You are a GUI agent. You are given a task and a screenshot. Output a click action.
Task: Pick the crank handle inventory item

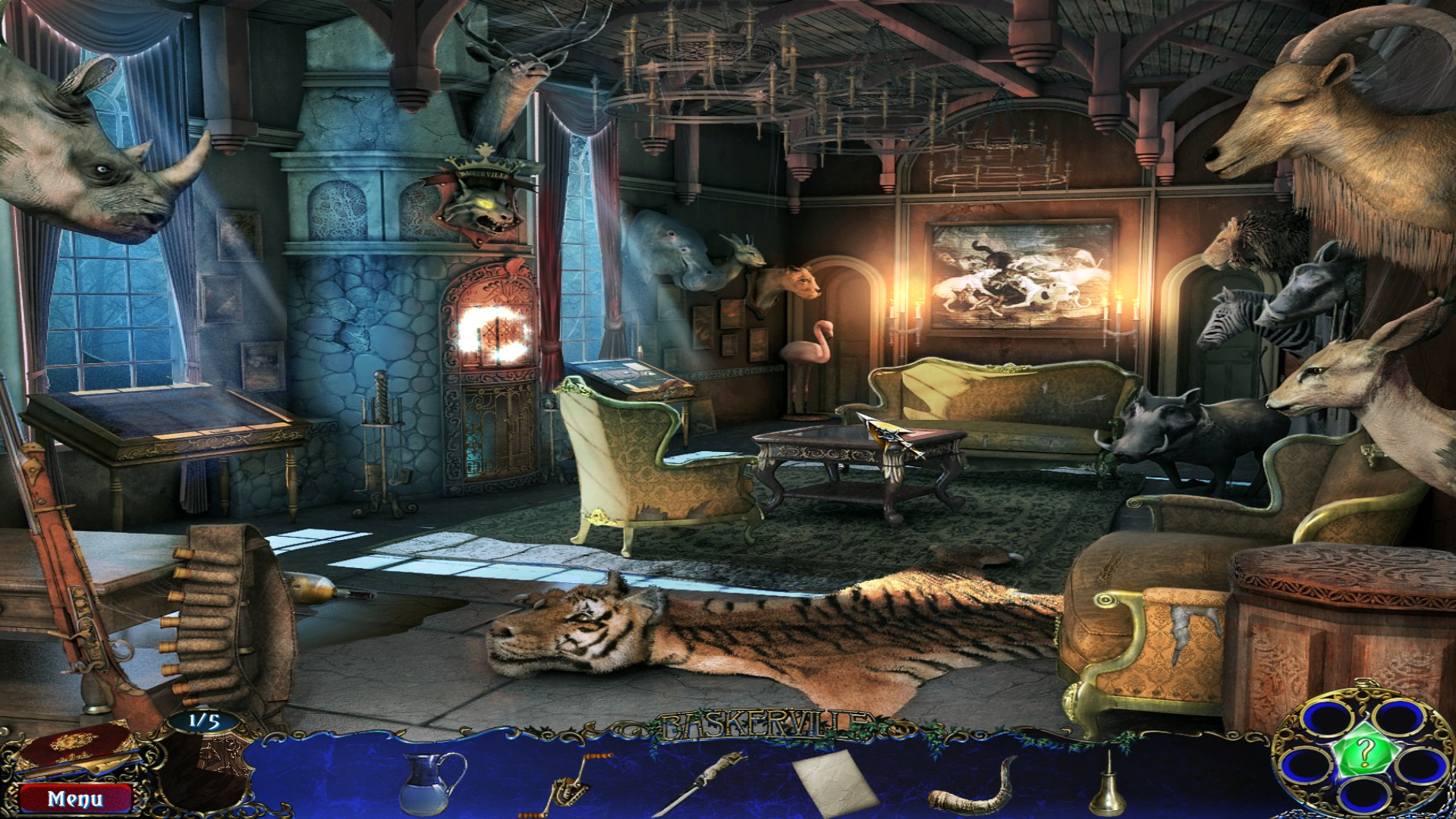point(575,783)
